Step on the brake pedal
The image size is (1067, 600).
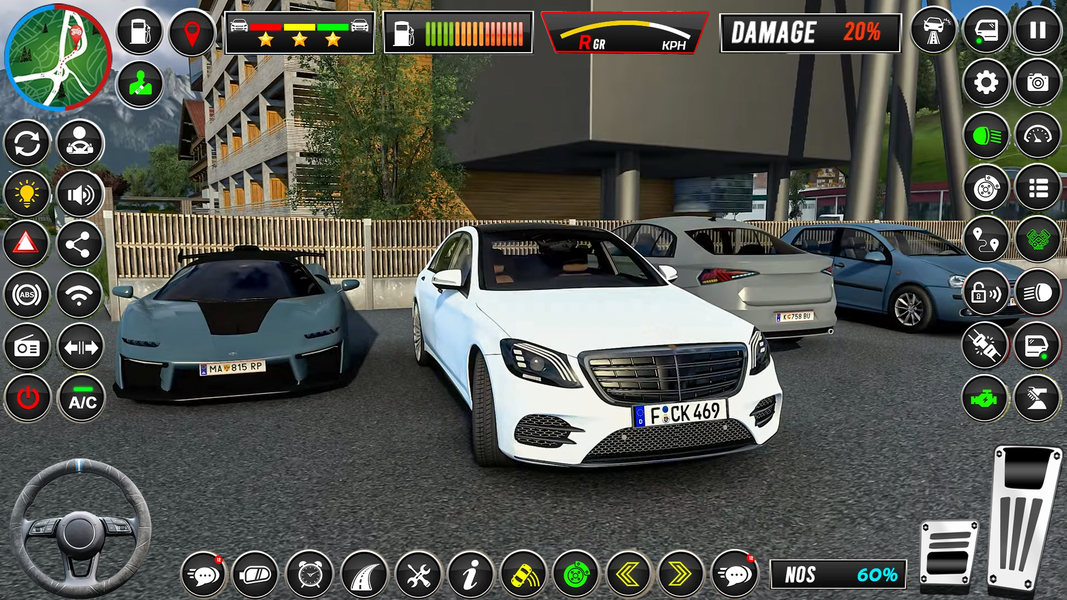pos(948,553)
